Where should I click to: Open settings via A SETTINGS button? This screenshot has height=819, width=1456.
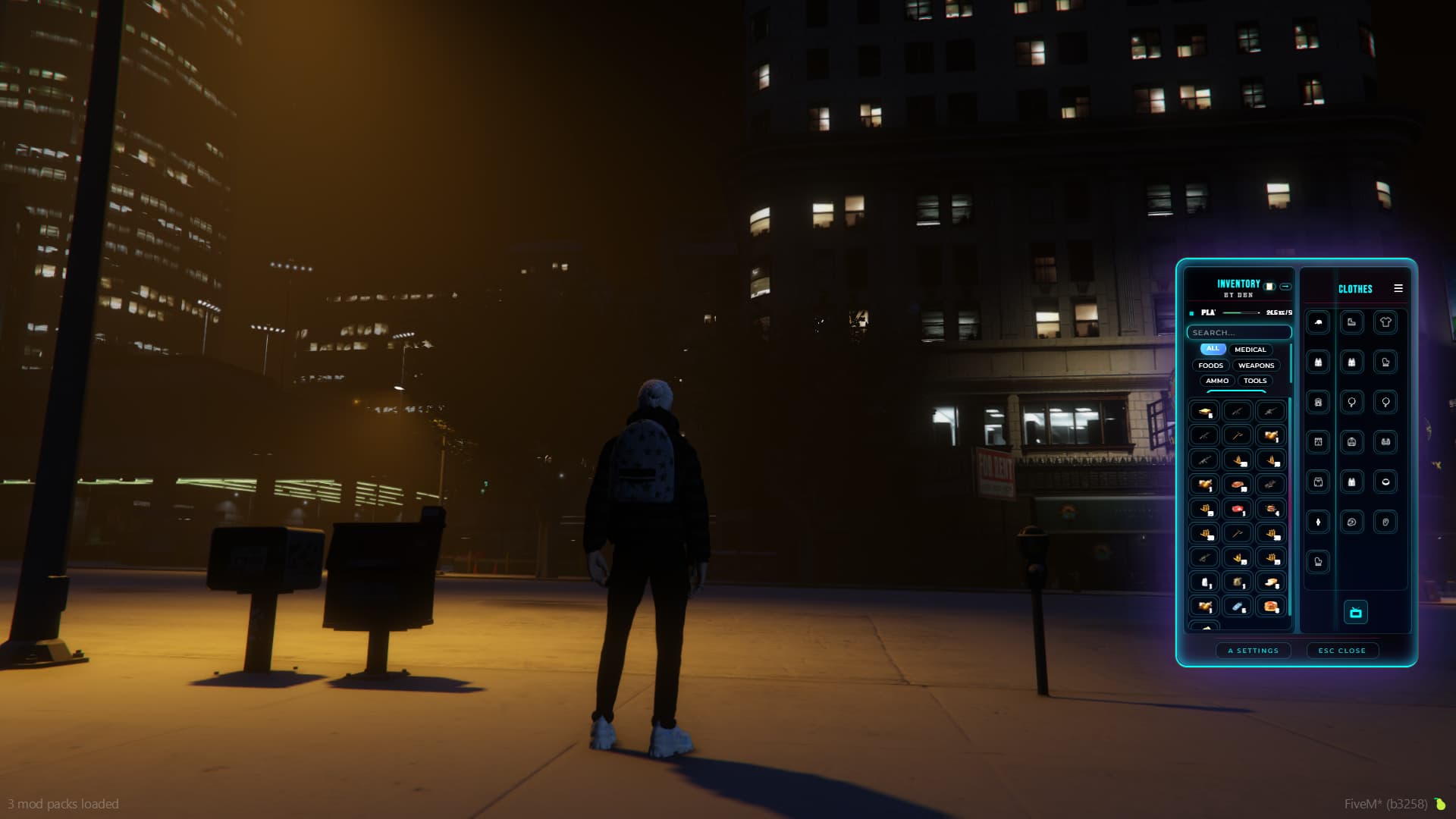click(1254, 651)
